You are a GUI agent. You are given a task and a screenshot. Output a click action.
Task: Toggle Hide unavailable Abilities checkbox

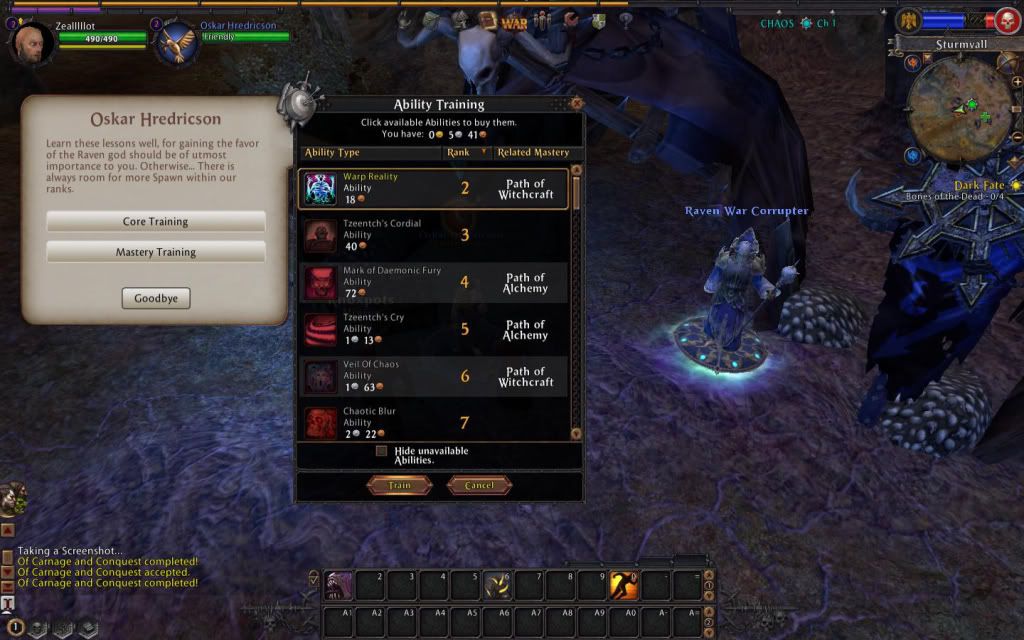tap(381, 451)
